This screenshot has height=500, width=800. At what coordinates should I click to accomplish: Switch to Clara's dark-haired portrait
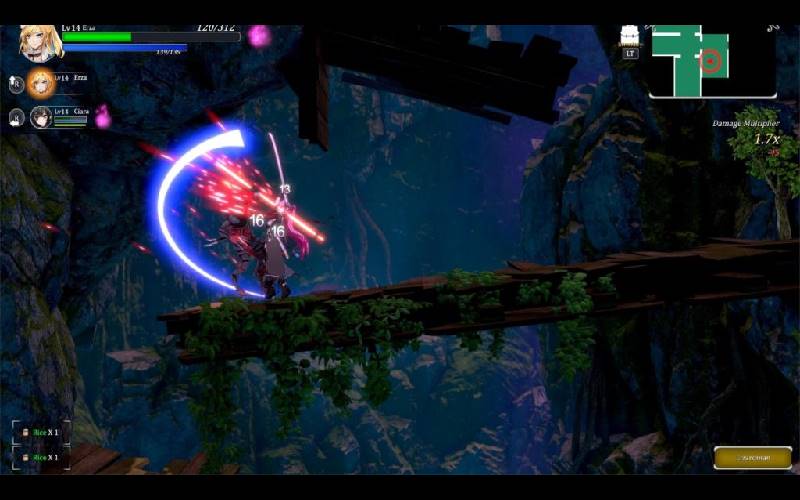[x=41, y=116]
